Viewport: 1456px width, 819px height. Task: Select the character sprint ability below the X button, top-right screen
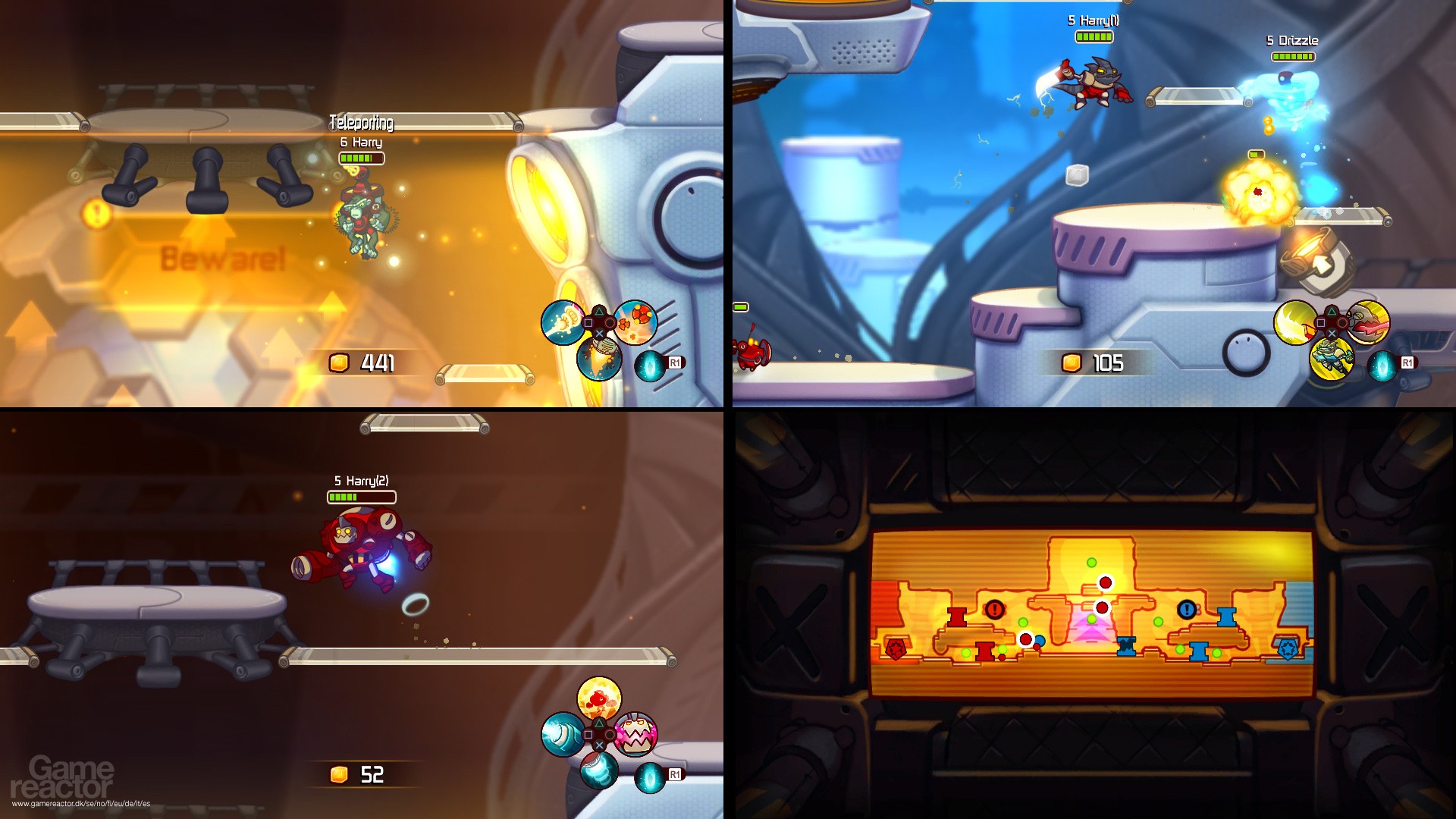coord(1332,360)
